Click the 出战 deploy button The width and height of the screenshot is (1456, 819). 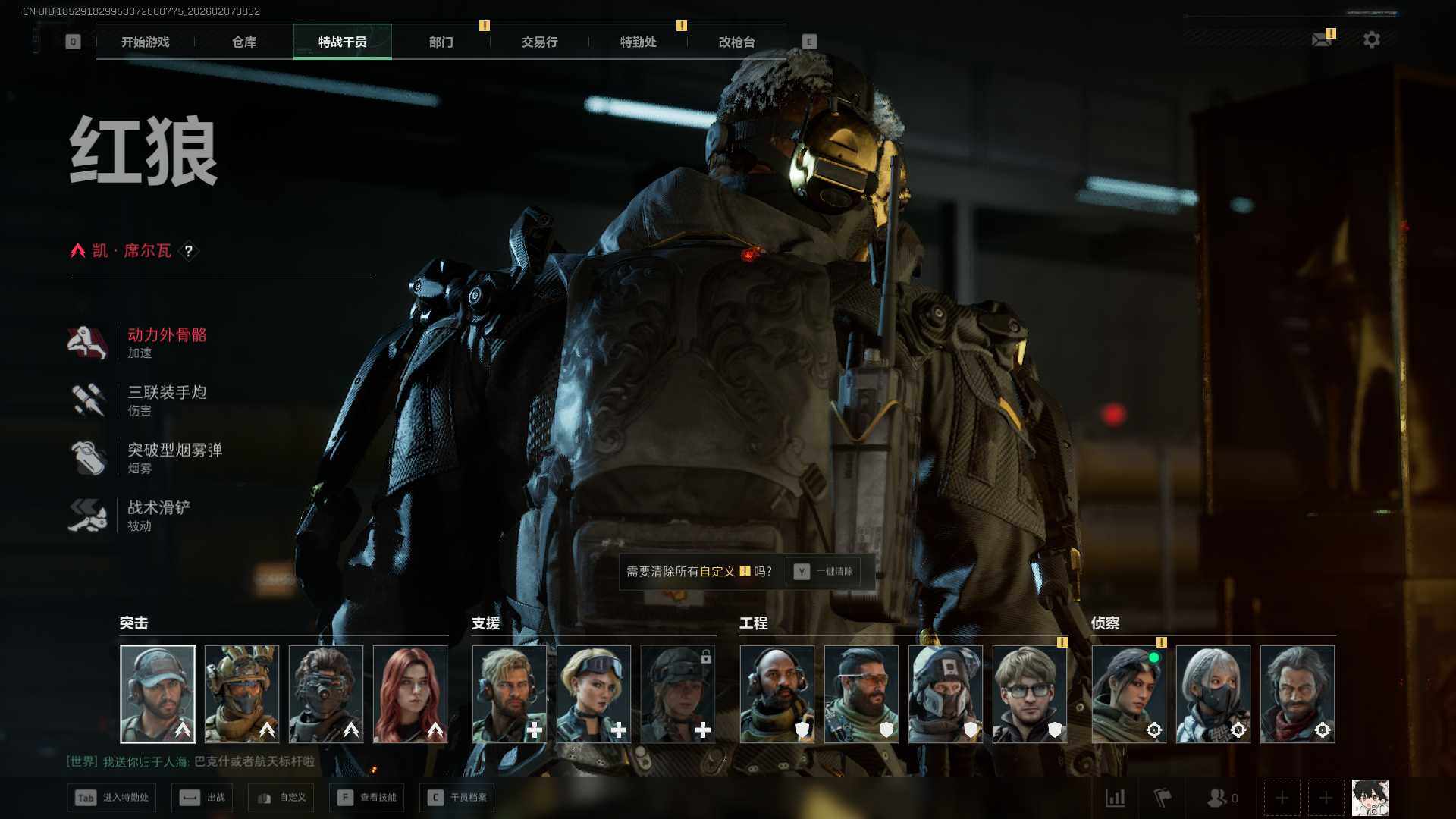point(202,798)
